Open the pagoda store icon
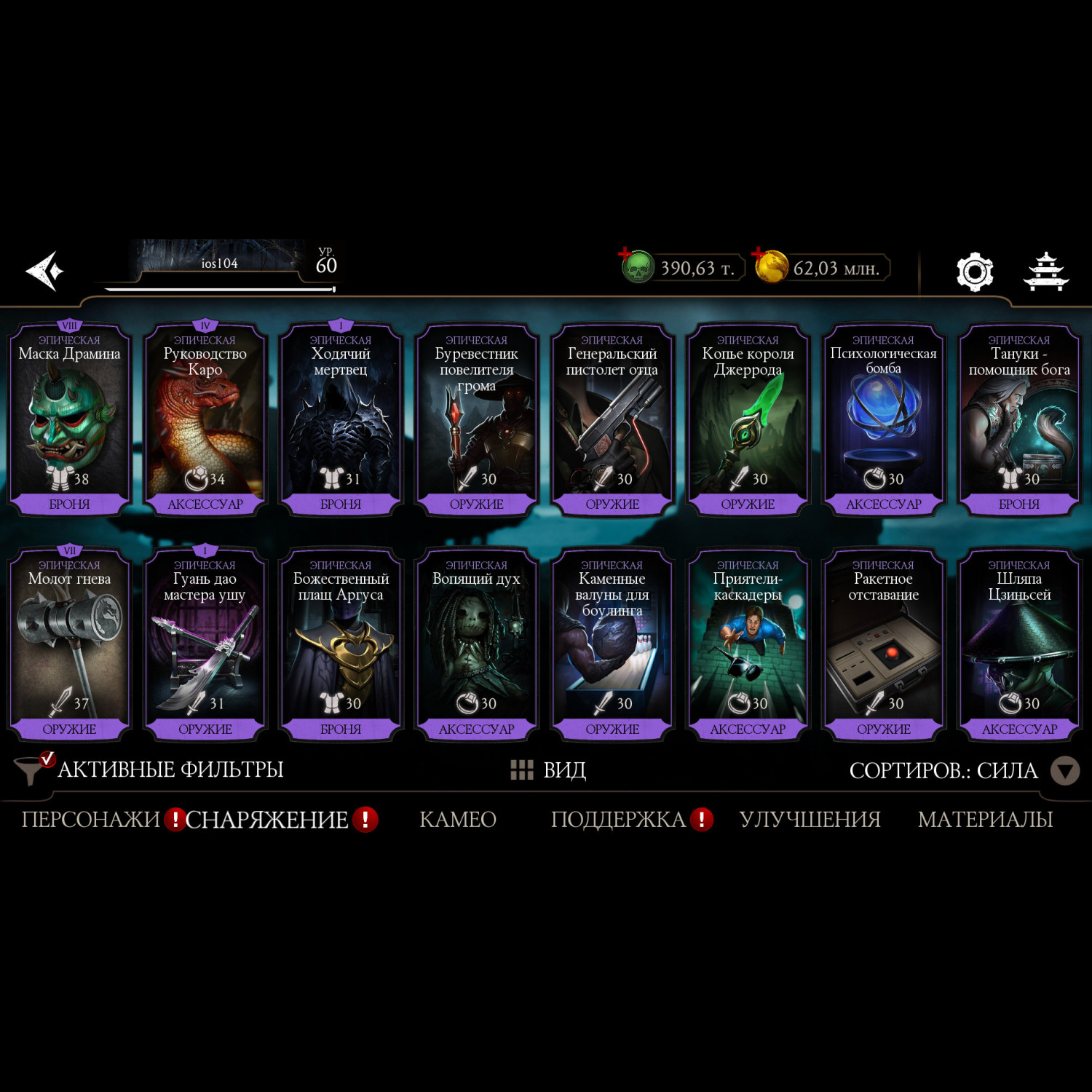This screenshot has height=1092, width=1092. 1045,272
